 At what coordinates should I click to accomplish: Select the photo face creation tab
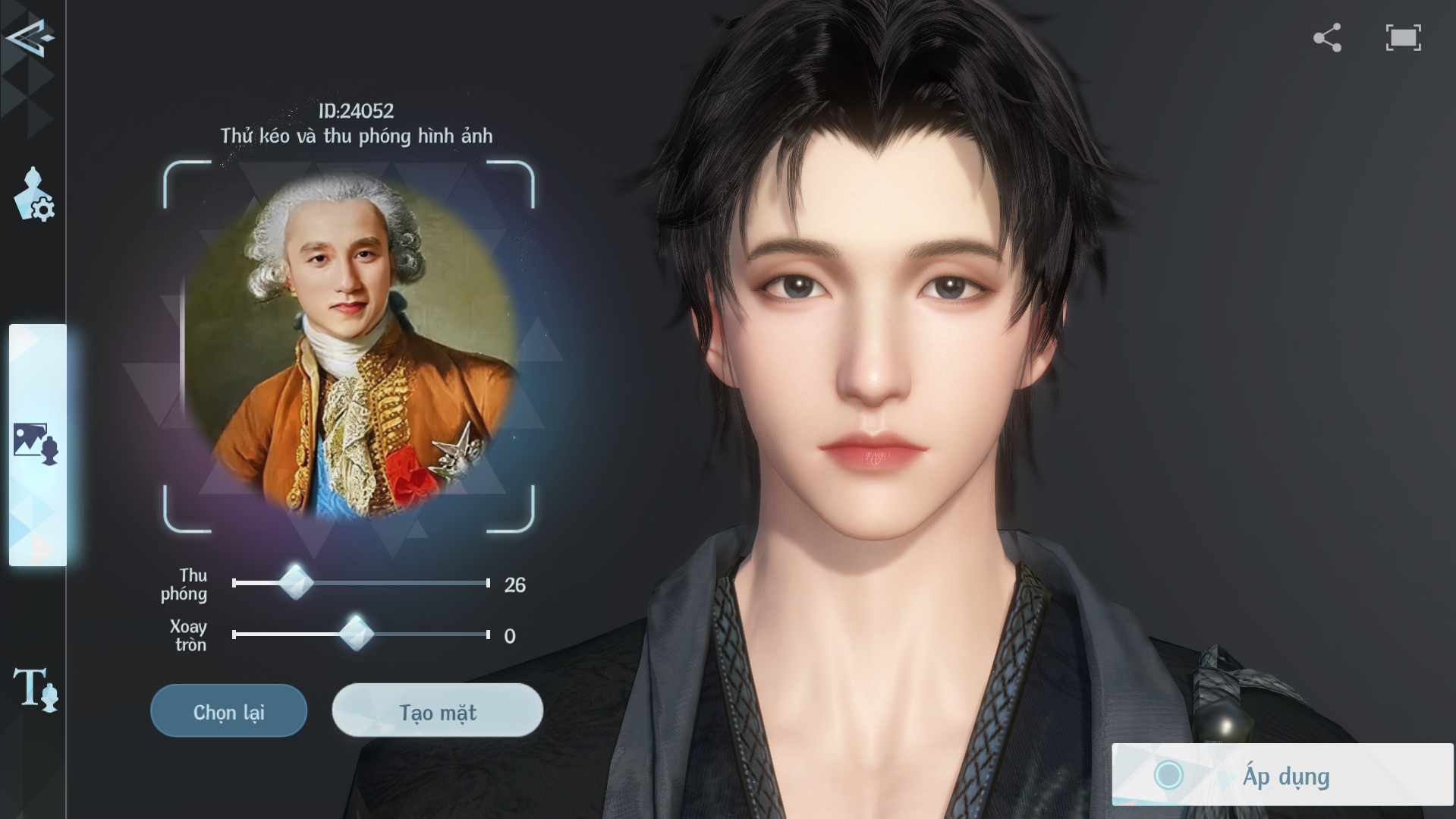tap(36, 443)
